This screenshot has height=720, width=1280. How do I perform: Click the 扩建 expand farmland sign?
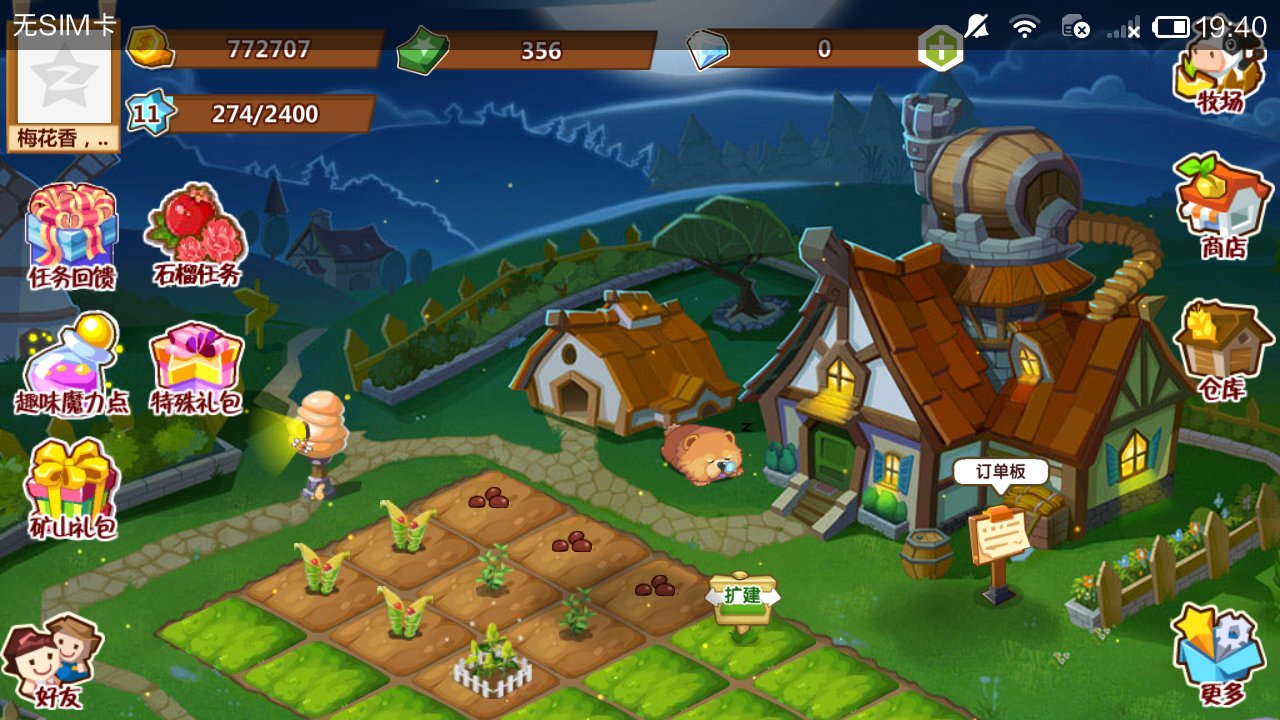click(x=743, y=597)
